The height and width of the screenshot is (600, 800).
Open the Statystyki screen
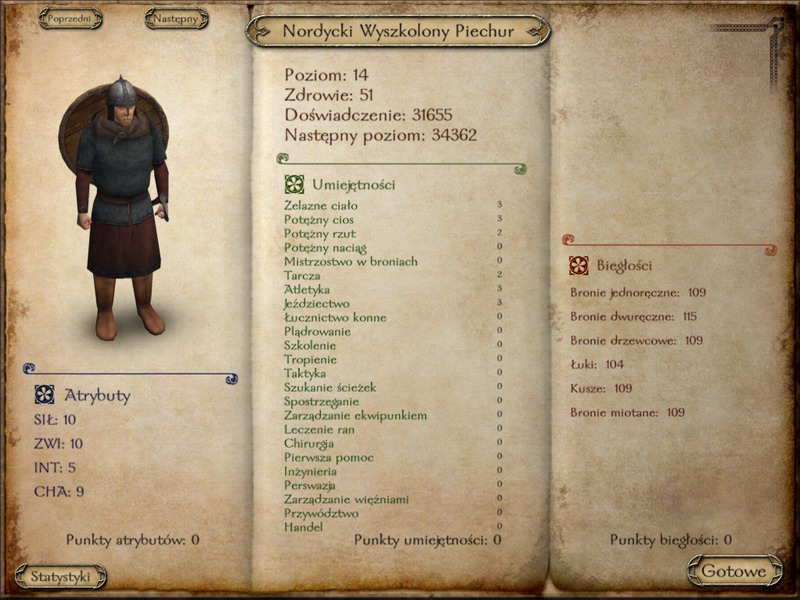click(61, 576)
